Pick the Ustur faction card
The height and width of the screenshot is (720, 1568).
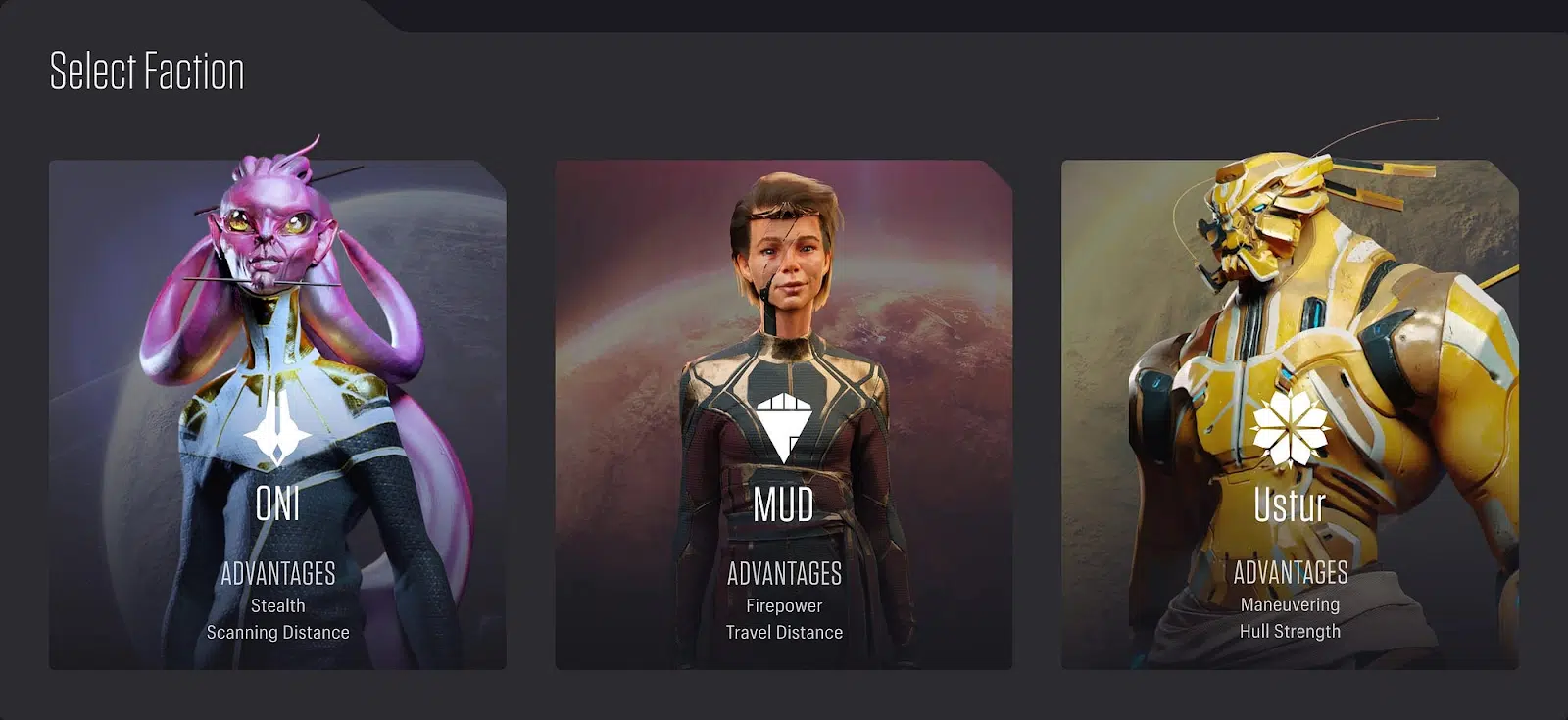click(1290, 414)
